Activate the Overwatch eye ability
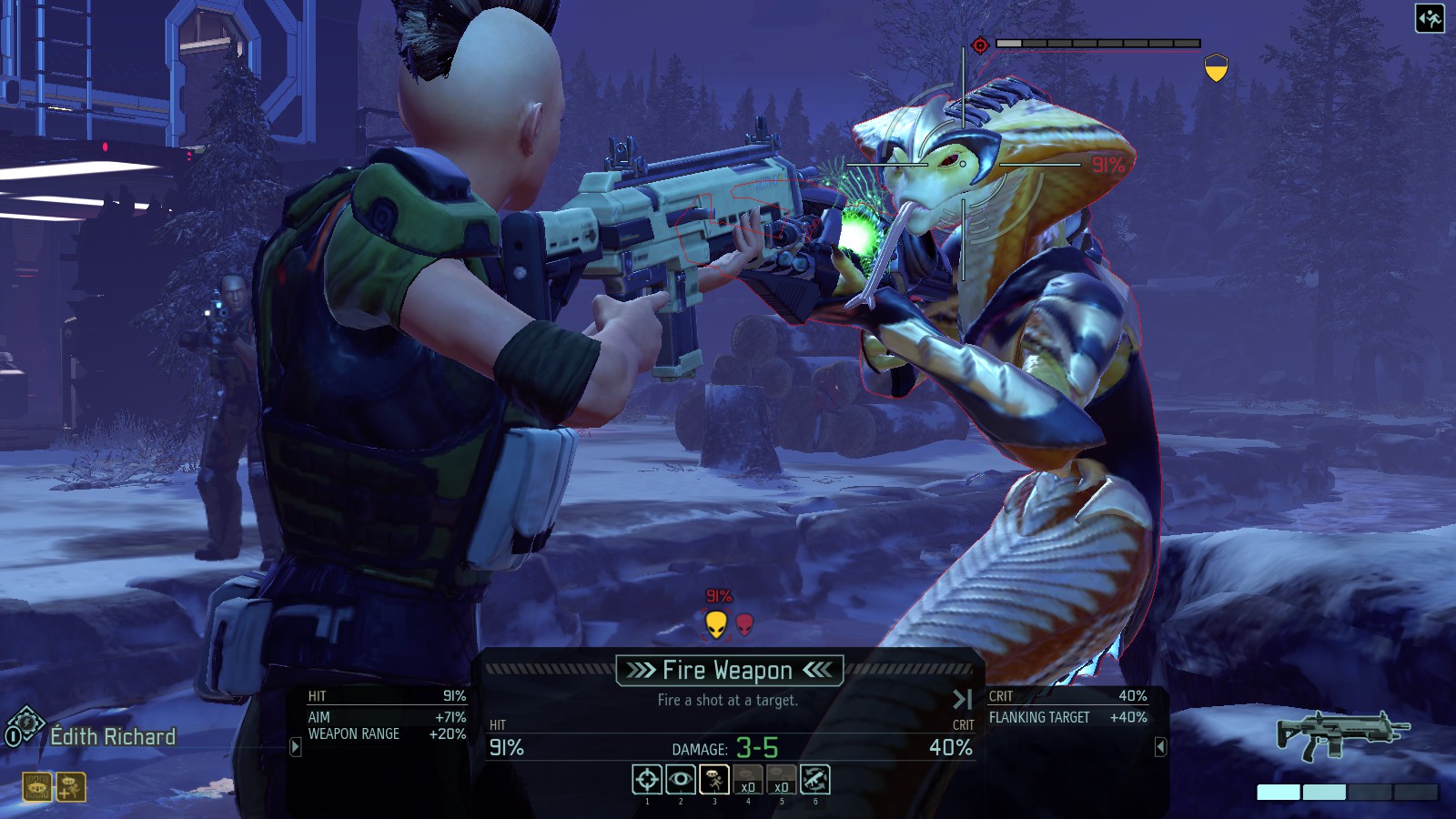This screenshot has height=819, width=1456. tap(681, 780)
